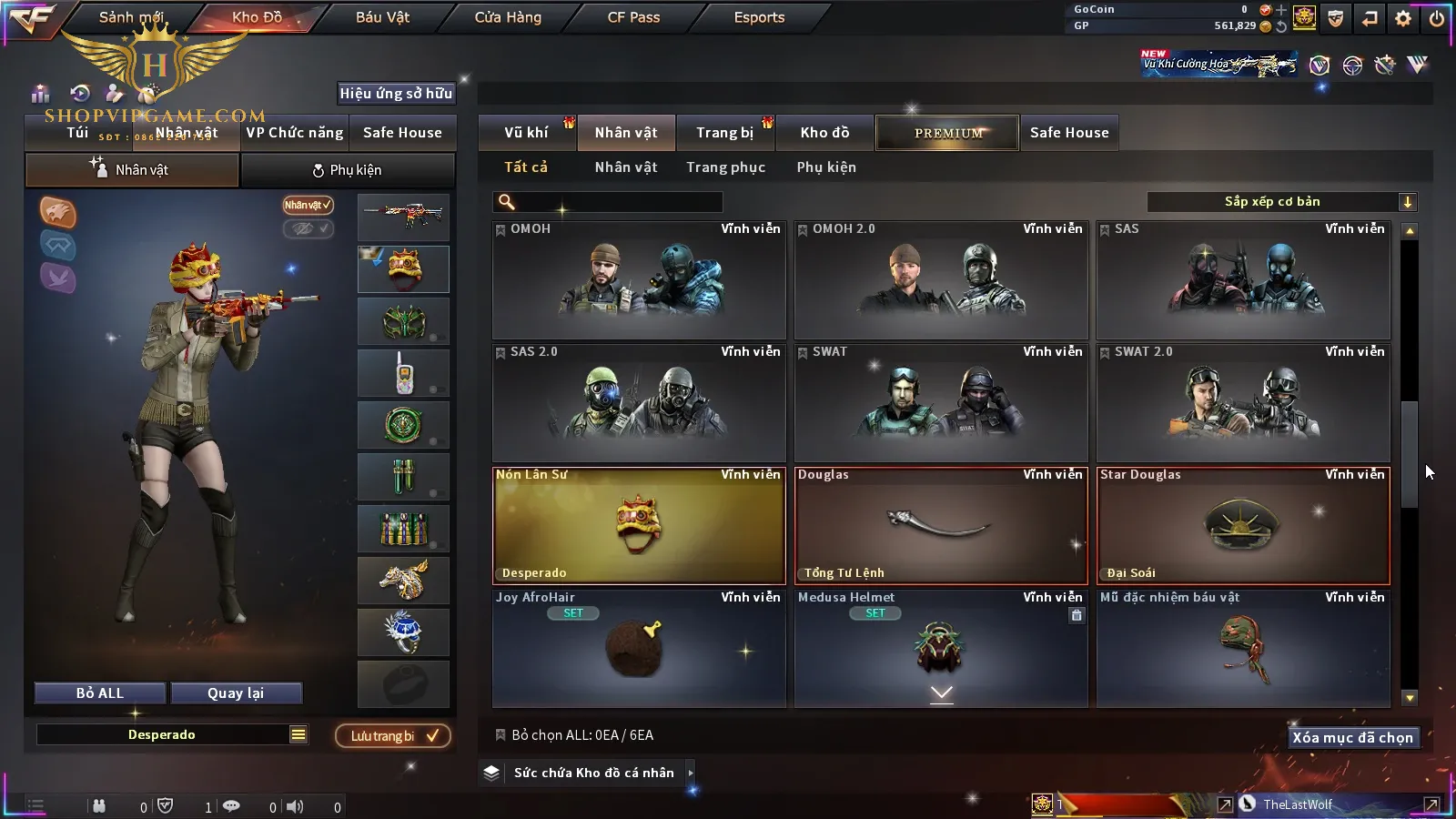
Task: Filter by Trang phục category
Action: coord(725,167)
